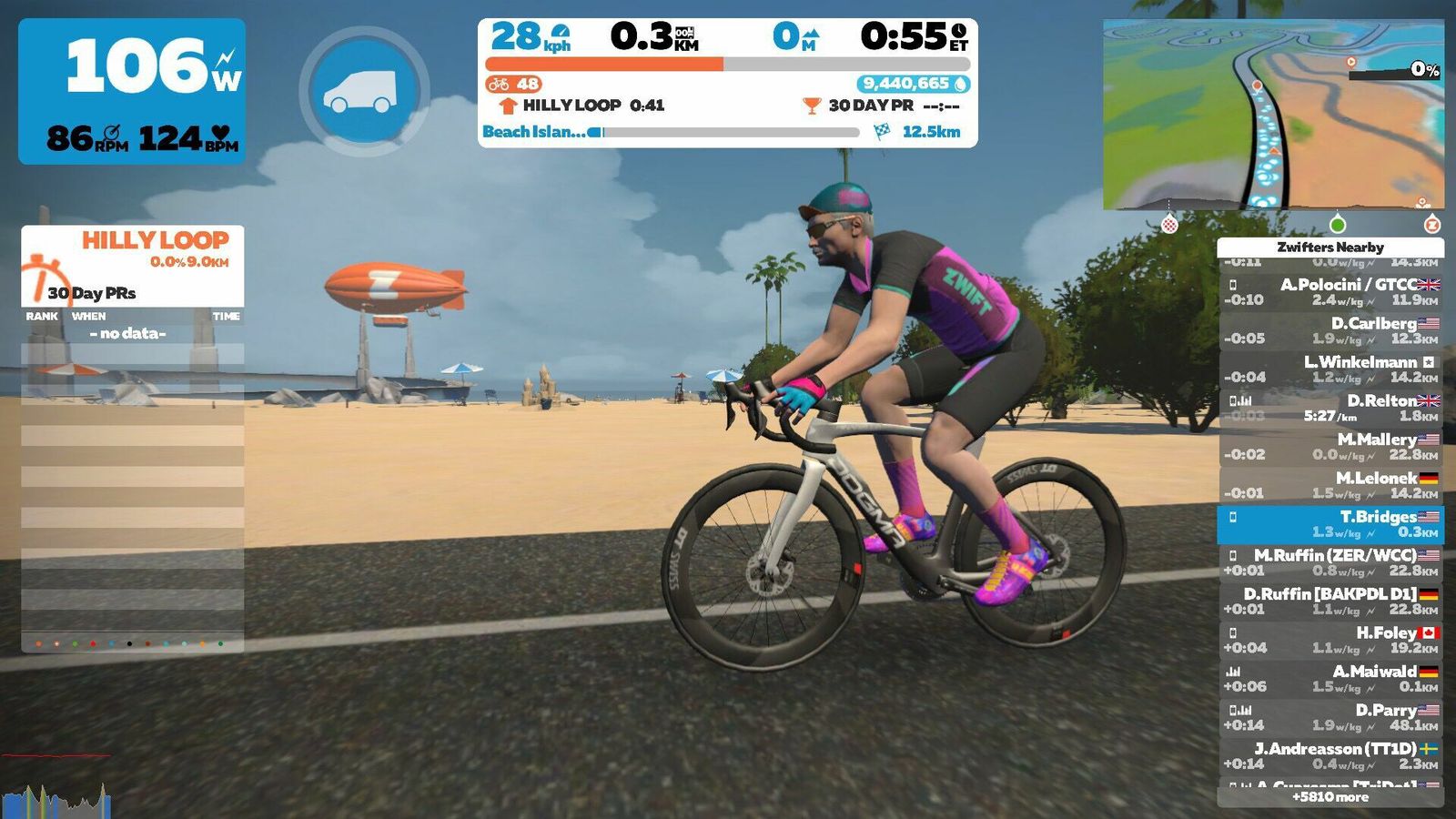Expand the +5810 more riders entry

[x=1330, y=797]
